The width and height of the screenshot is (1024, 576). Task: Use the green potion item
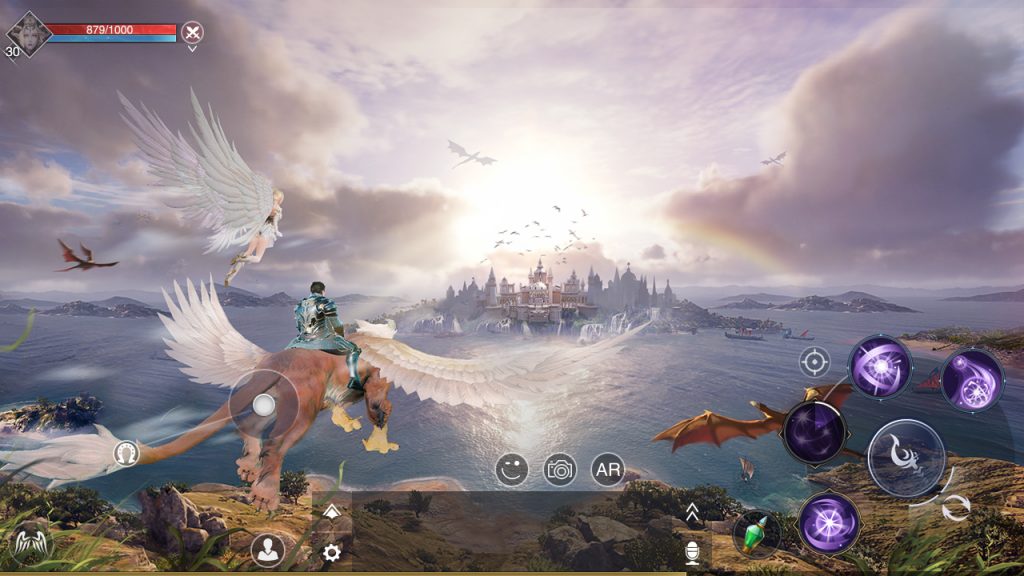(756, 535)
